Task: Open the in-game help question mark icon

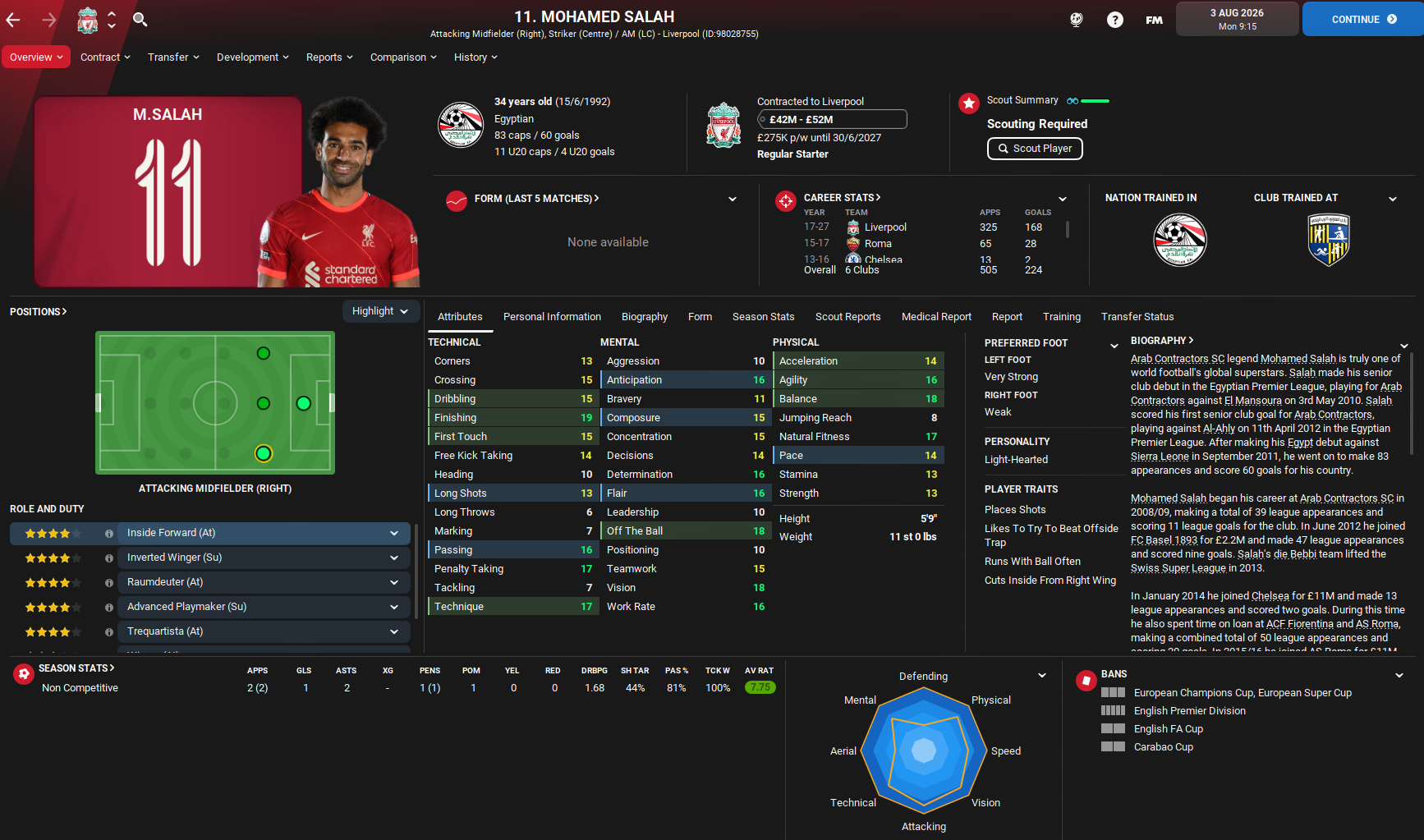Action: 1114,19
